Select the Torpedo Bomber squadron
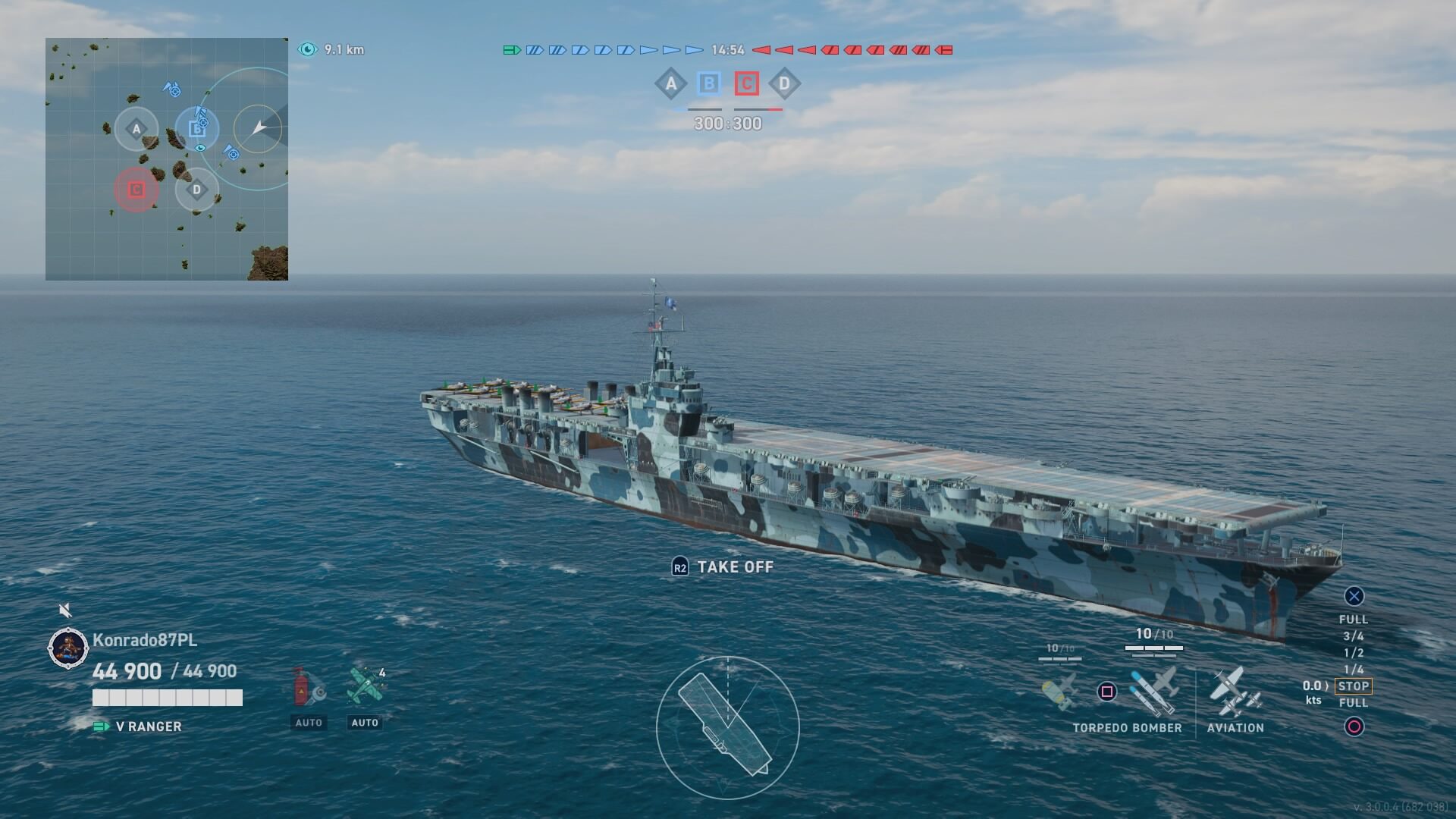Screen dimensions: 1456x819 point(1154,690)
